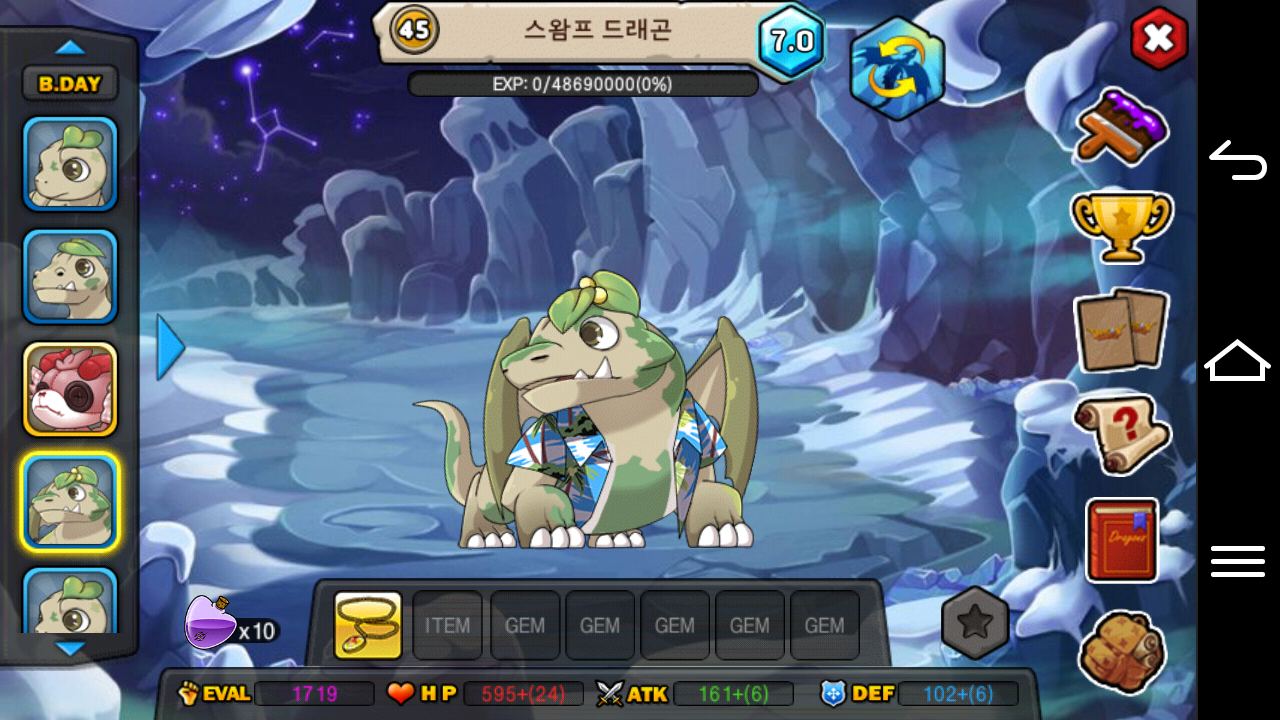Select the pink red-flower dragon portrait
1280x720 pixels.
[x=70, y=390]
